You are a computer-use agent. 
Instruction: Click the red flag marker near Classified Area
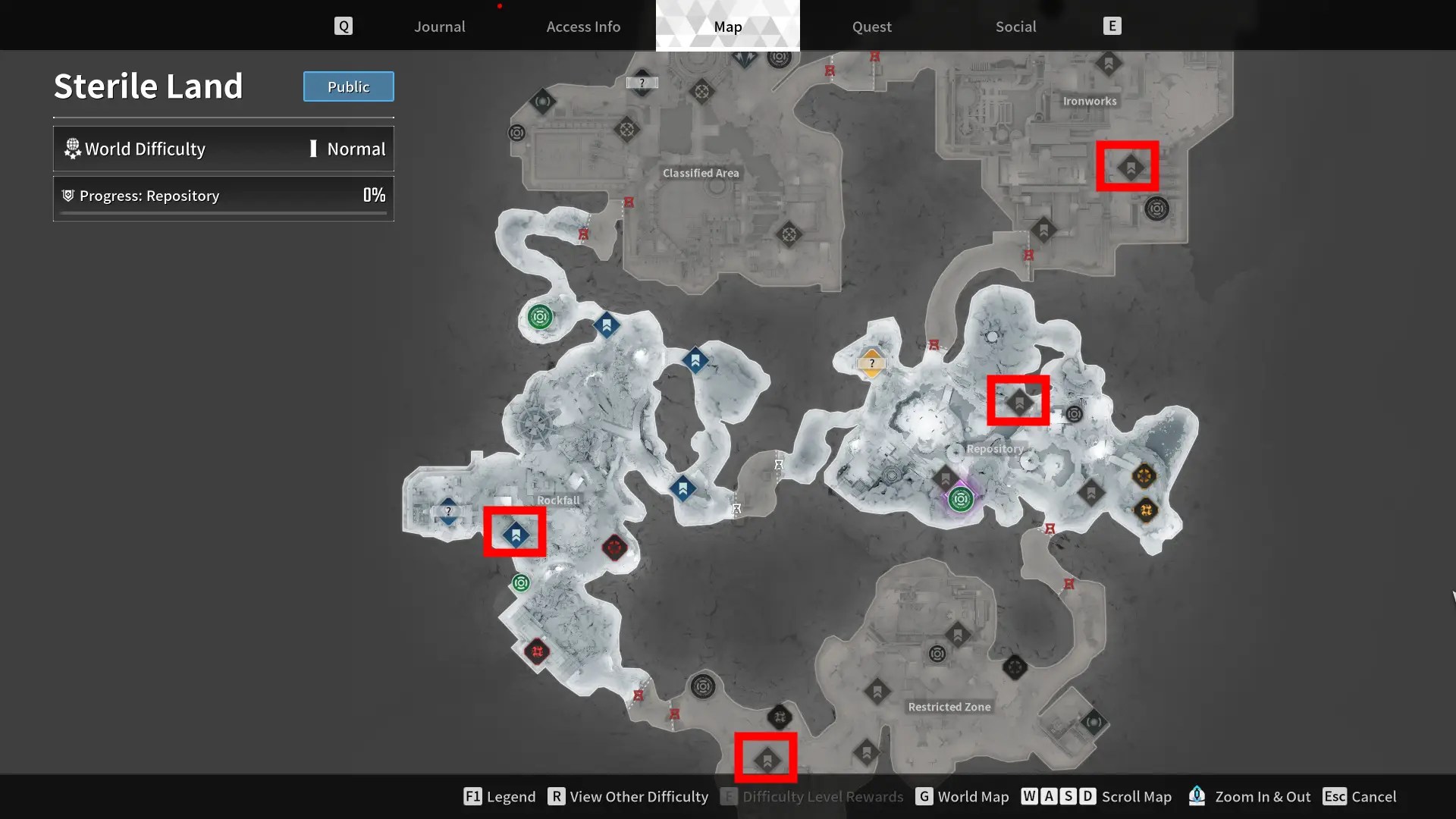coord(628,202)
